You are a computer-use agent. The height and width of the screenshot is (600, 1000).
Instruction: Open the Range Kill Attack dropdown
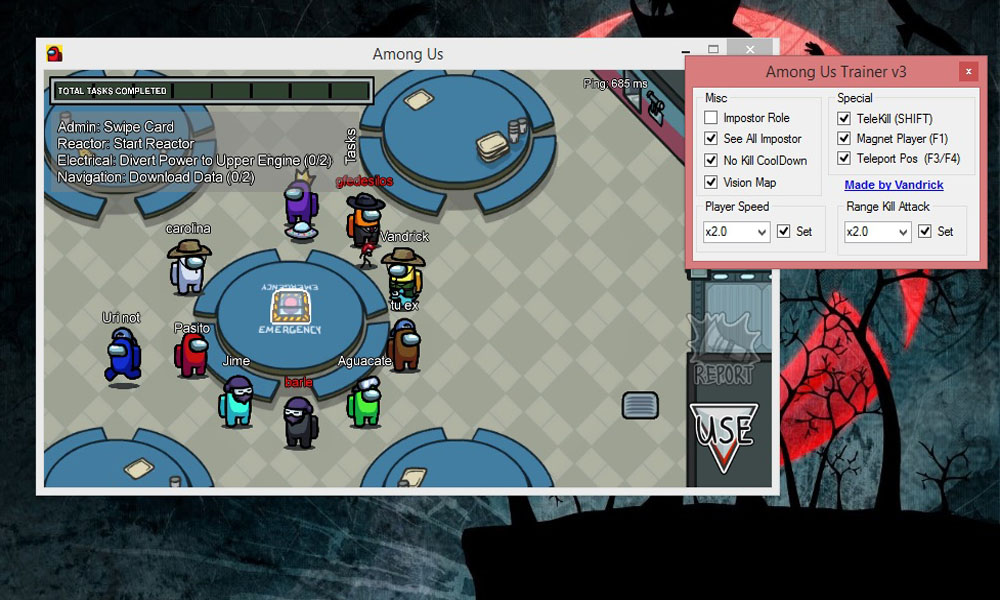(877, 232)
